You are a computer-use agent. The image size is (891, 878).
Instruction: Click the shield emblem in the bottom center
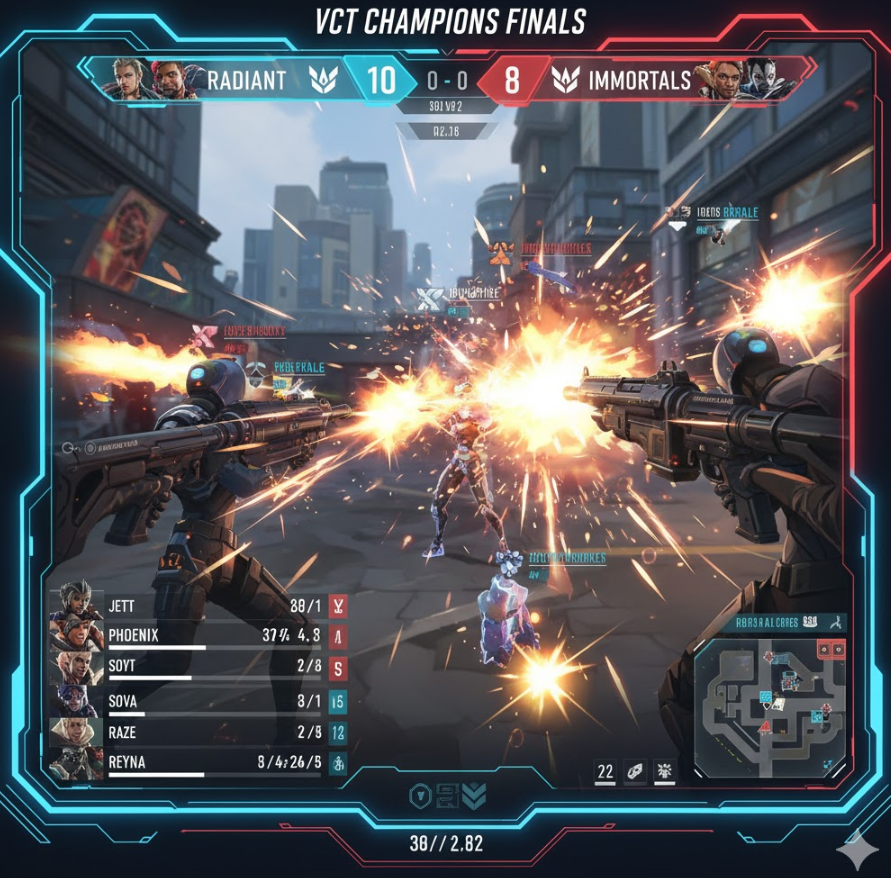pos(420,796)
